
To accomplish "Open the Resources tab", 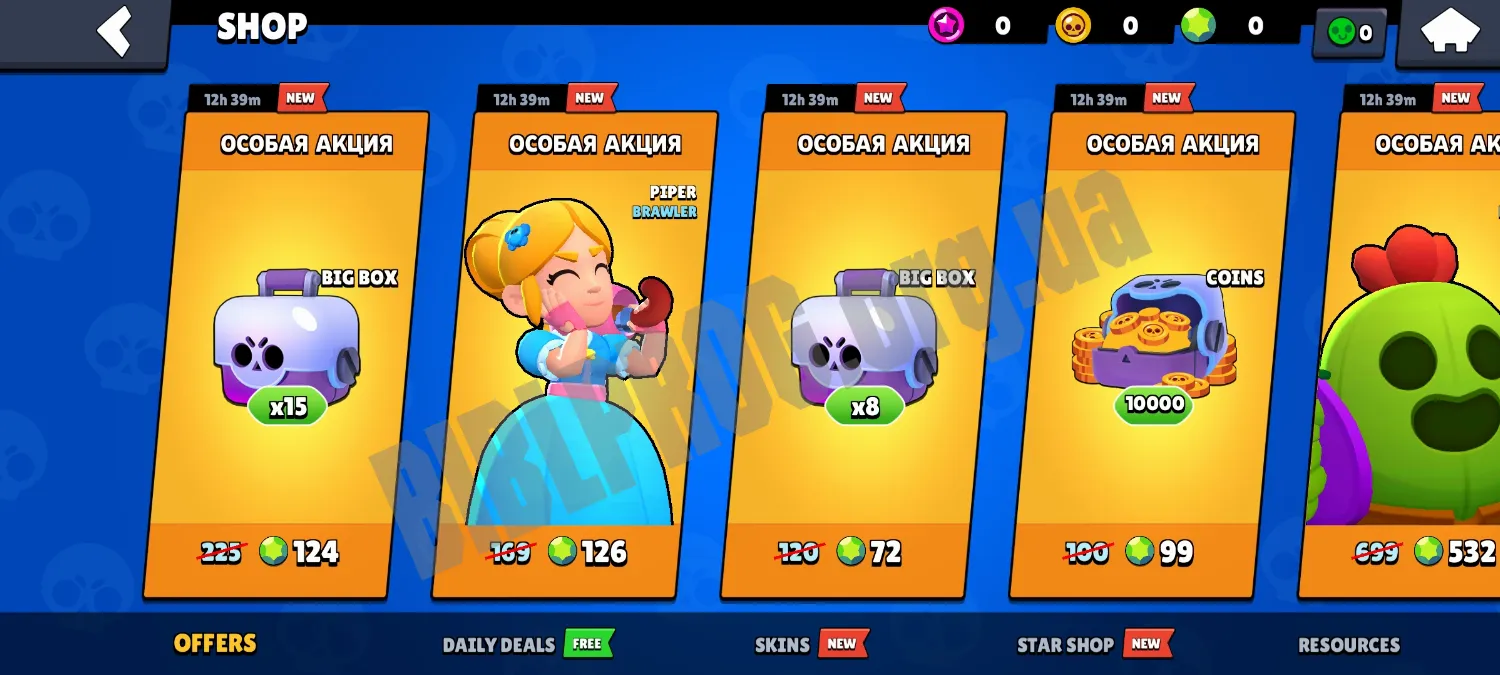I will pyautogui.click(x=1349, y=645).
